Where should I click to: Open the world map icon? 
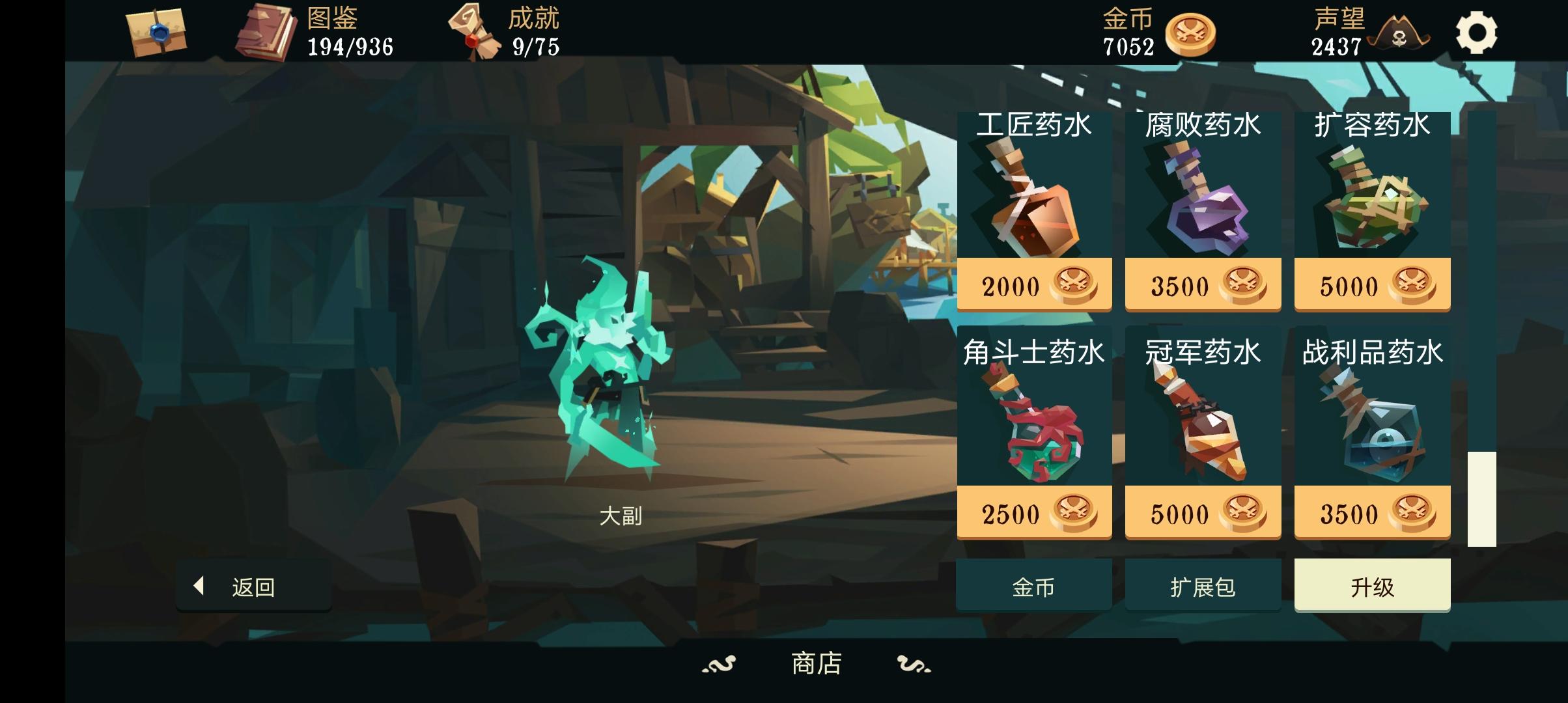point(156,34)
